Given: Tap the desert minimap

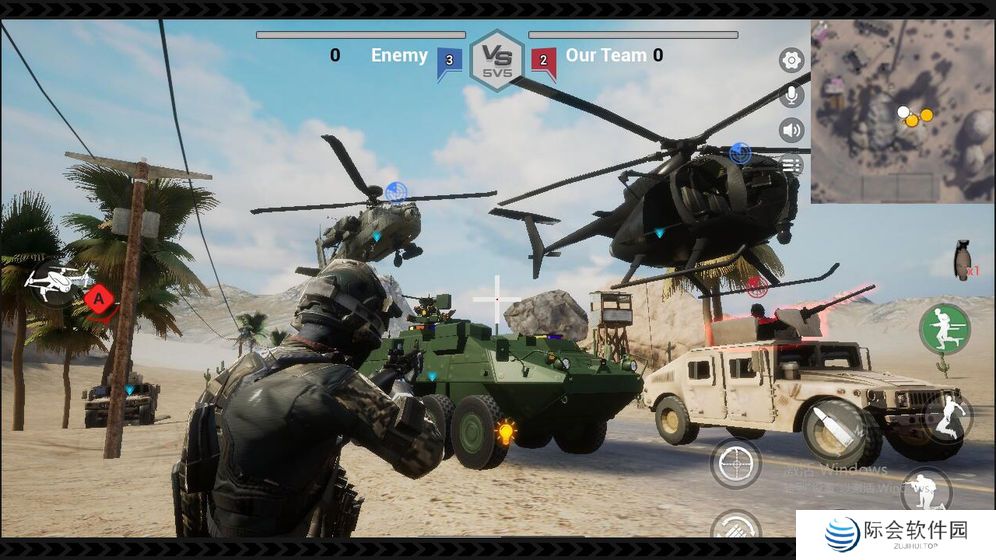Looking at the screenshot, I should click(x=902, y=112).
